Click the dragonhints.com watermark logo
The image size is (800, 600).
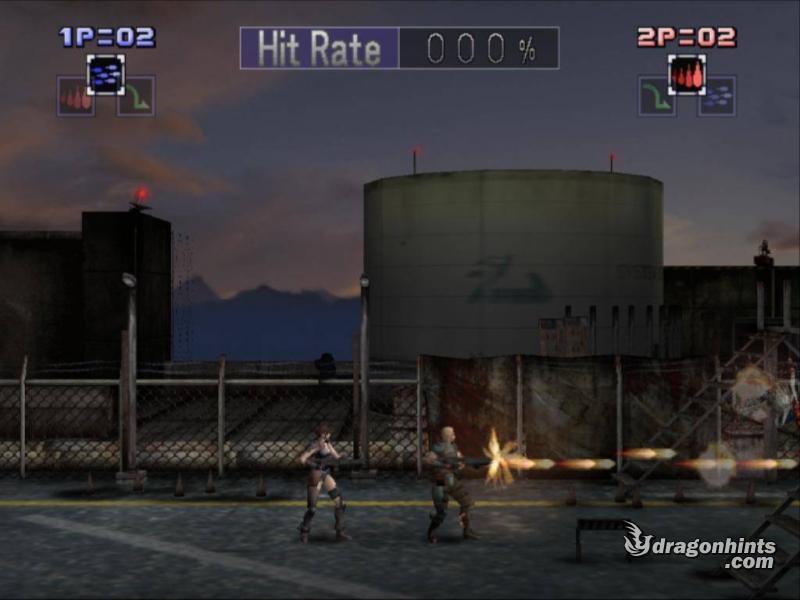[700, 546]
